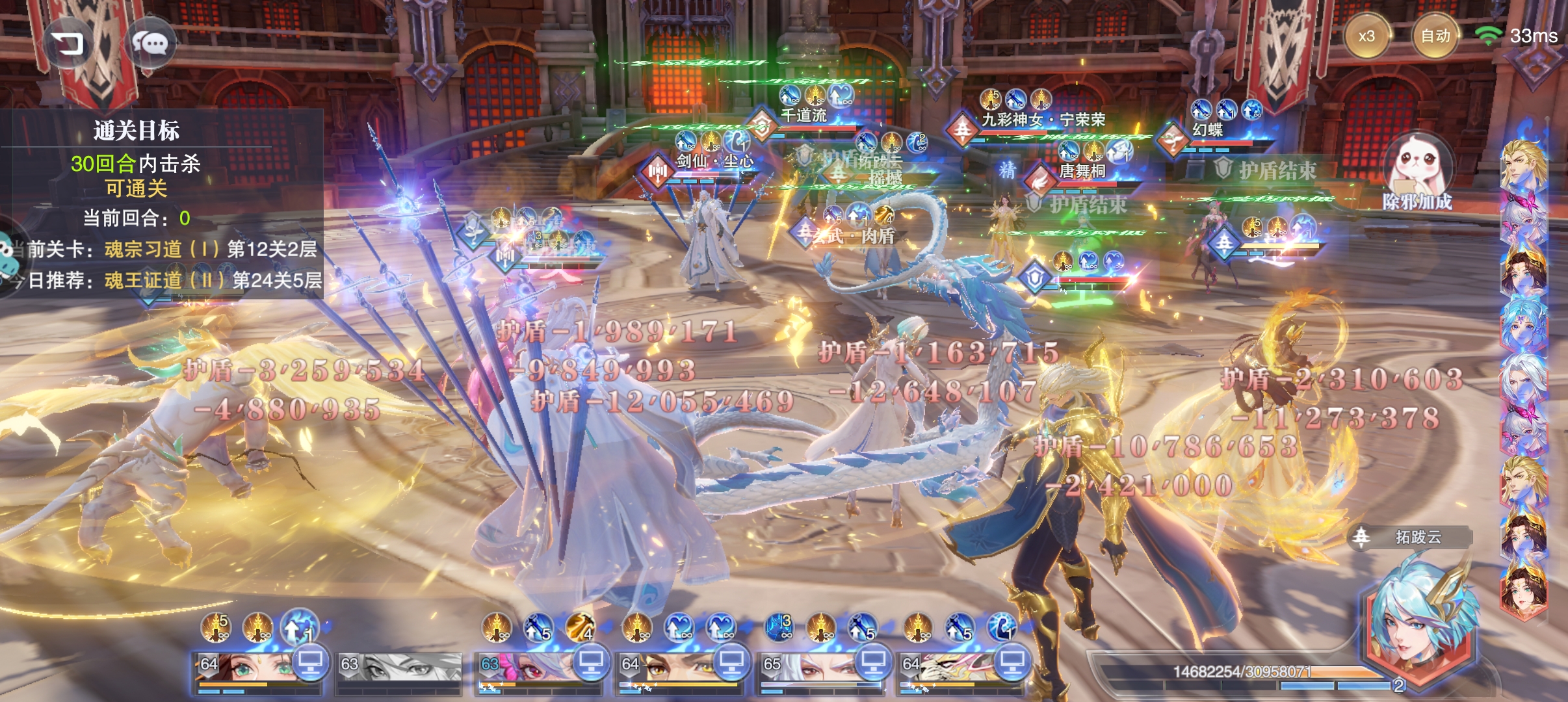The height and width of the screenshot is (702, 1568).
Task: Click the white-haired man in the turn order
Action: [x=1523, y=379]
